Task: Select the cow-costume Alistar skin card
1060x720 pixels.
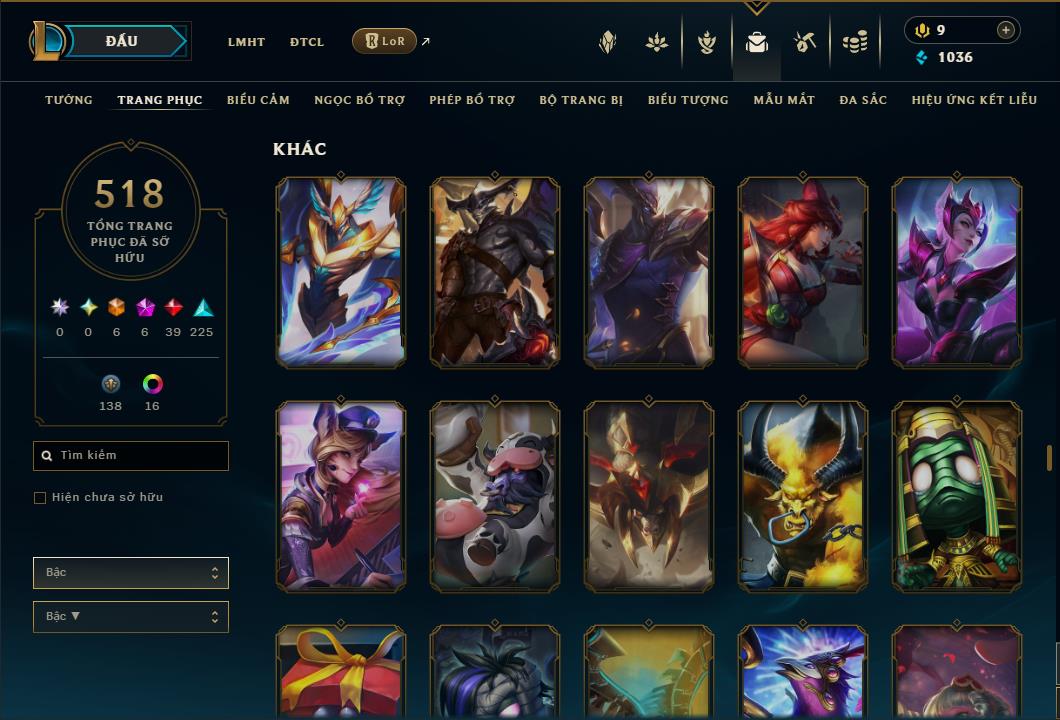Action: coord(495,496)
